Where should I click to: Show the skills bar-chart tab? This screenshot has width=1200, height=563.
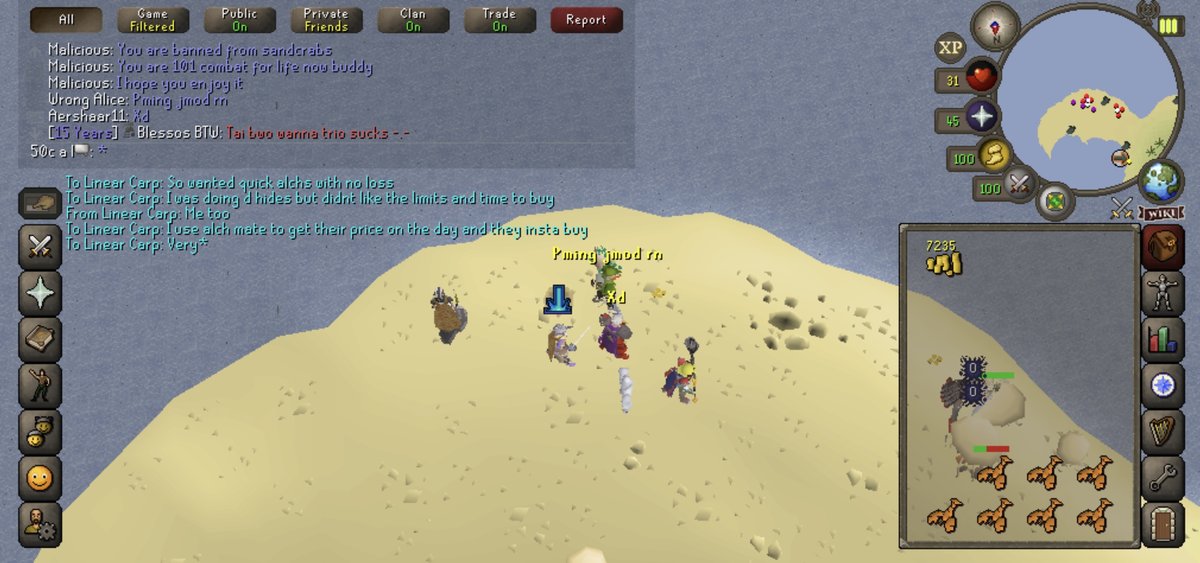pos(1162,339)
